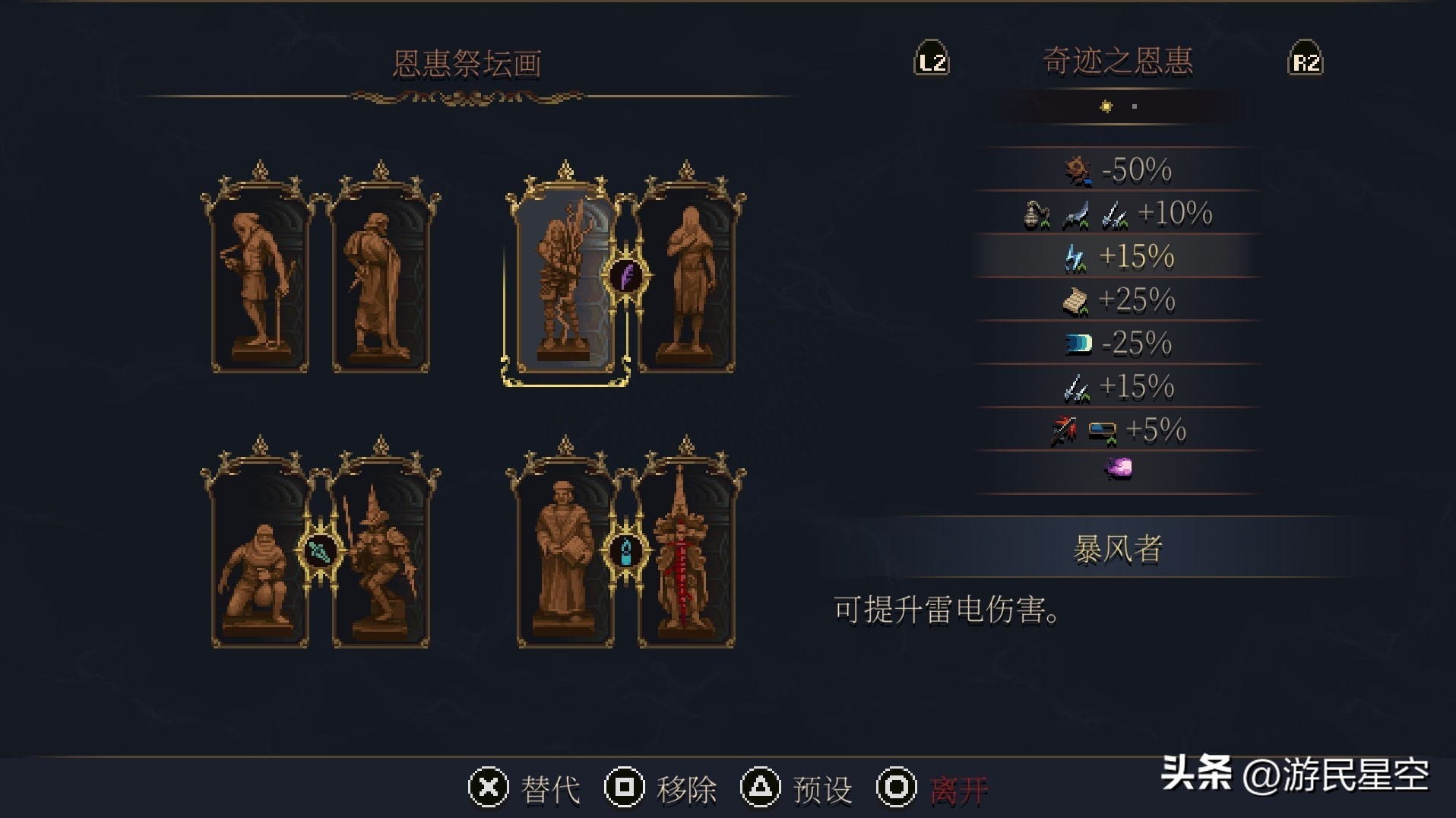Viewport: 1456px width, 818px height.
Task: Click the blue candle resonance icon
Action: [x=626, y=551]
